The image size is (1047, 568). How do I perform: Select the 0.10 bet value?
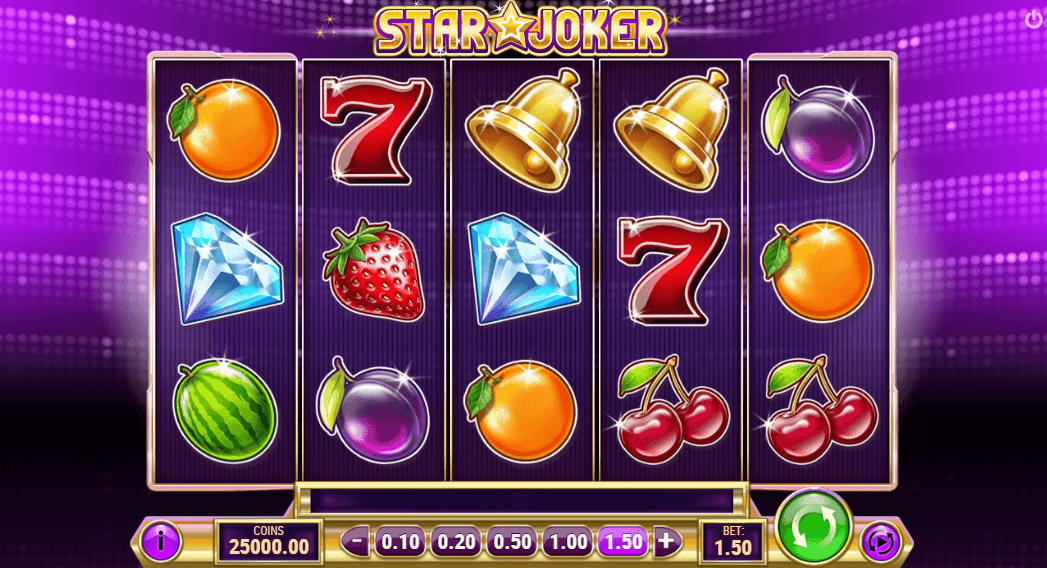(401, 542)
